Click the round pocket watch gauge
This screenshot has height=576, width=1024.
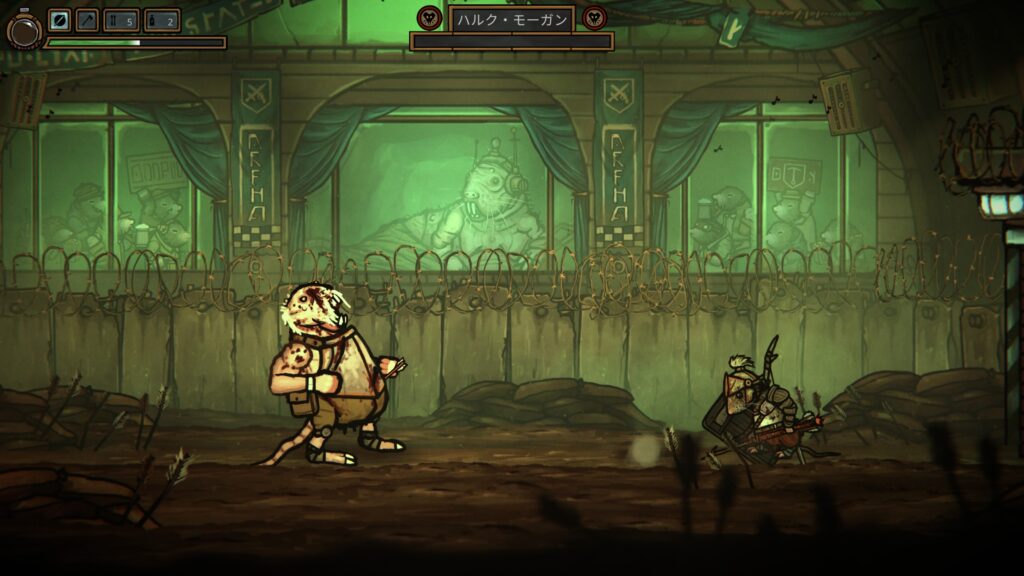23,31
